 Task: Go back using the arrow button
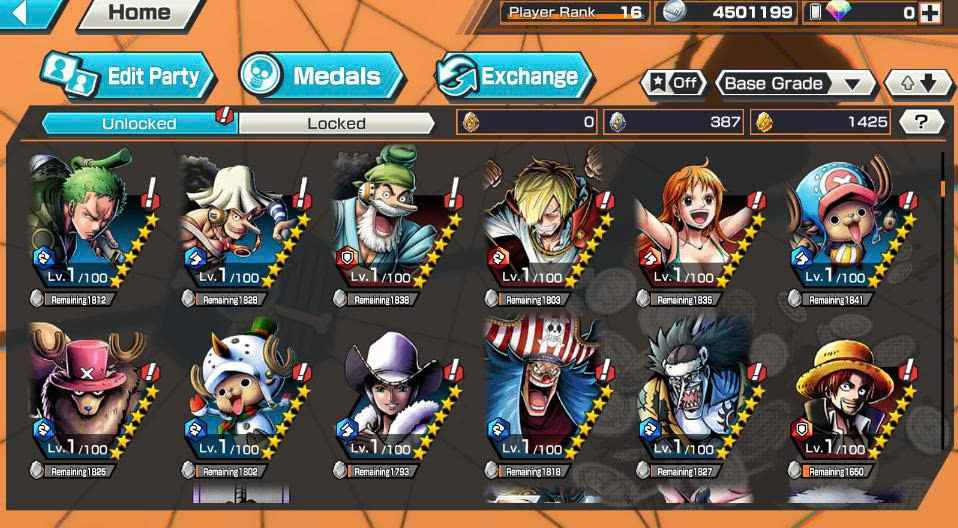click(x=24, y=13)
